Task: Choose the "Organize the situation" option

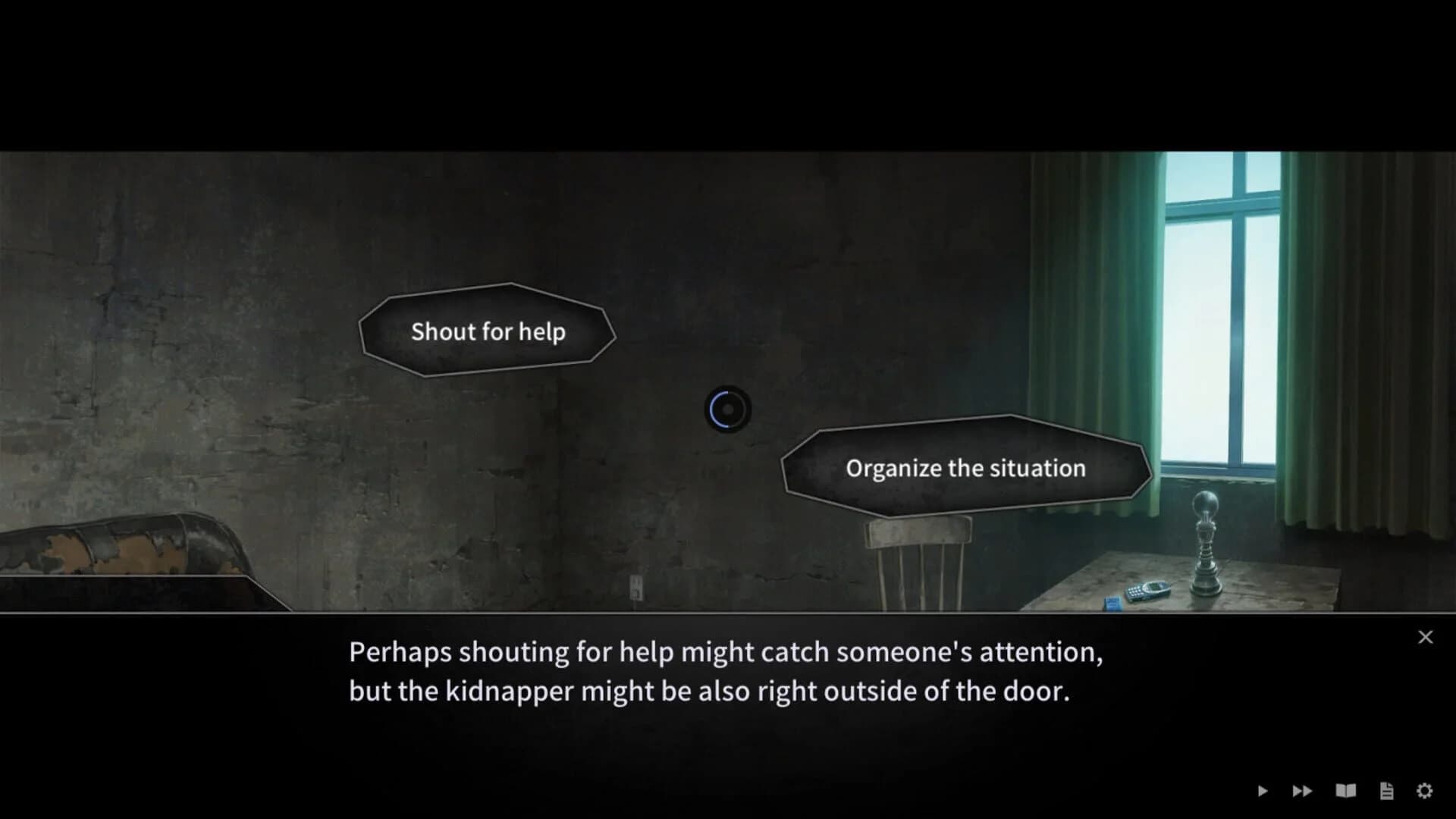Action: click(x=965, y=468)
